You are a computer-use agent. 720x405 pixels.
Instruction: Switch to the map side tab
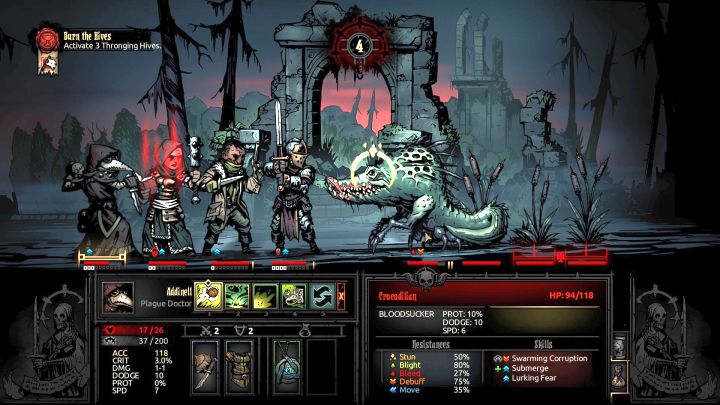(619, 347)
